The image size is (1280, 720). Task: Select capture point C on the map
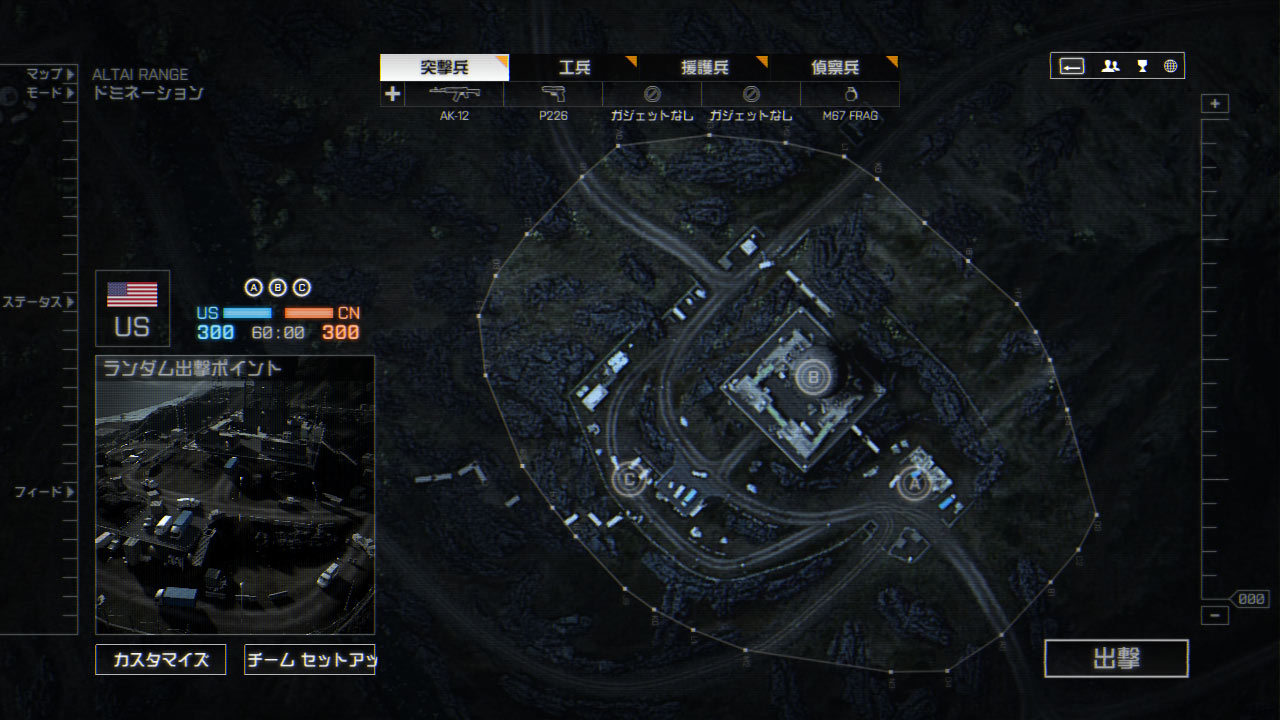(629, 479)
